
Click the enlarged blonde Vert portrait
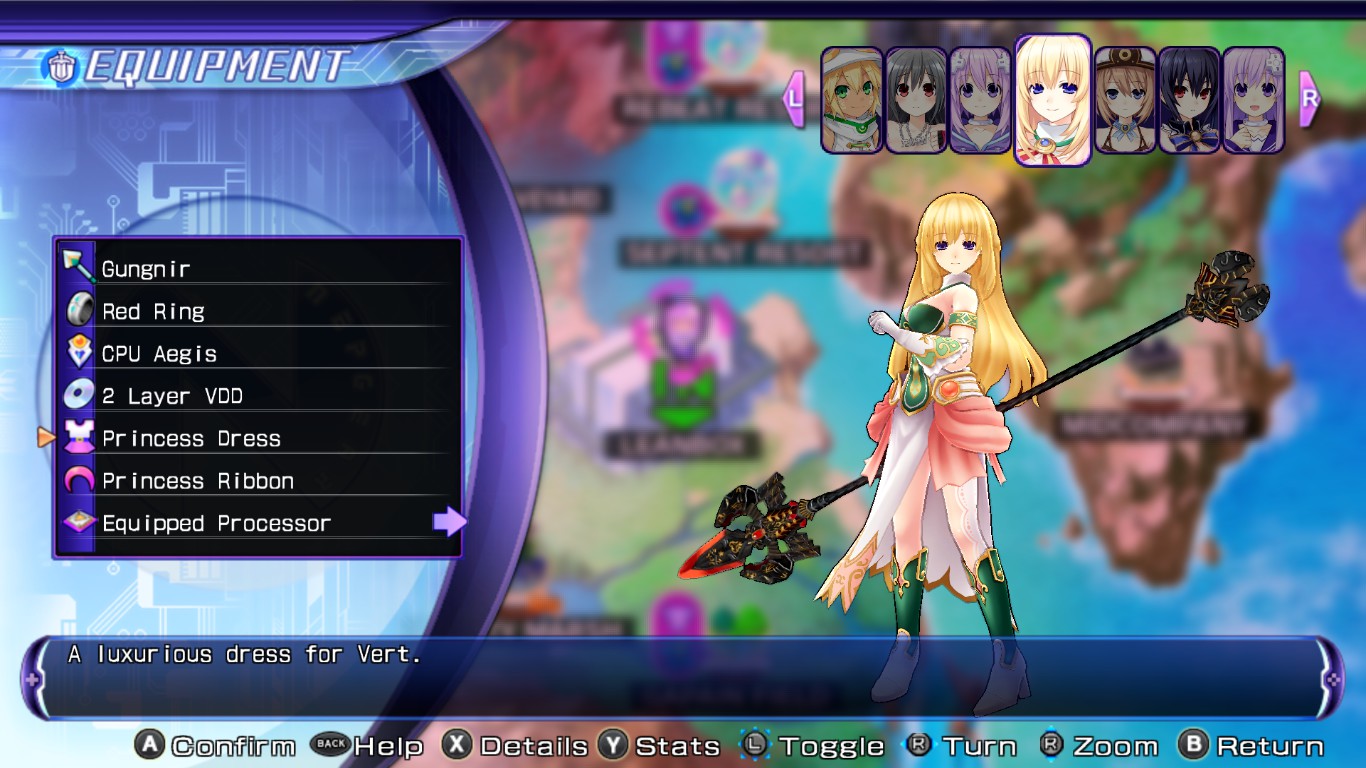1053,99
